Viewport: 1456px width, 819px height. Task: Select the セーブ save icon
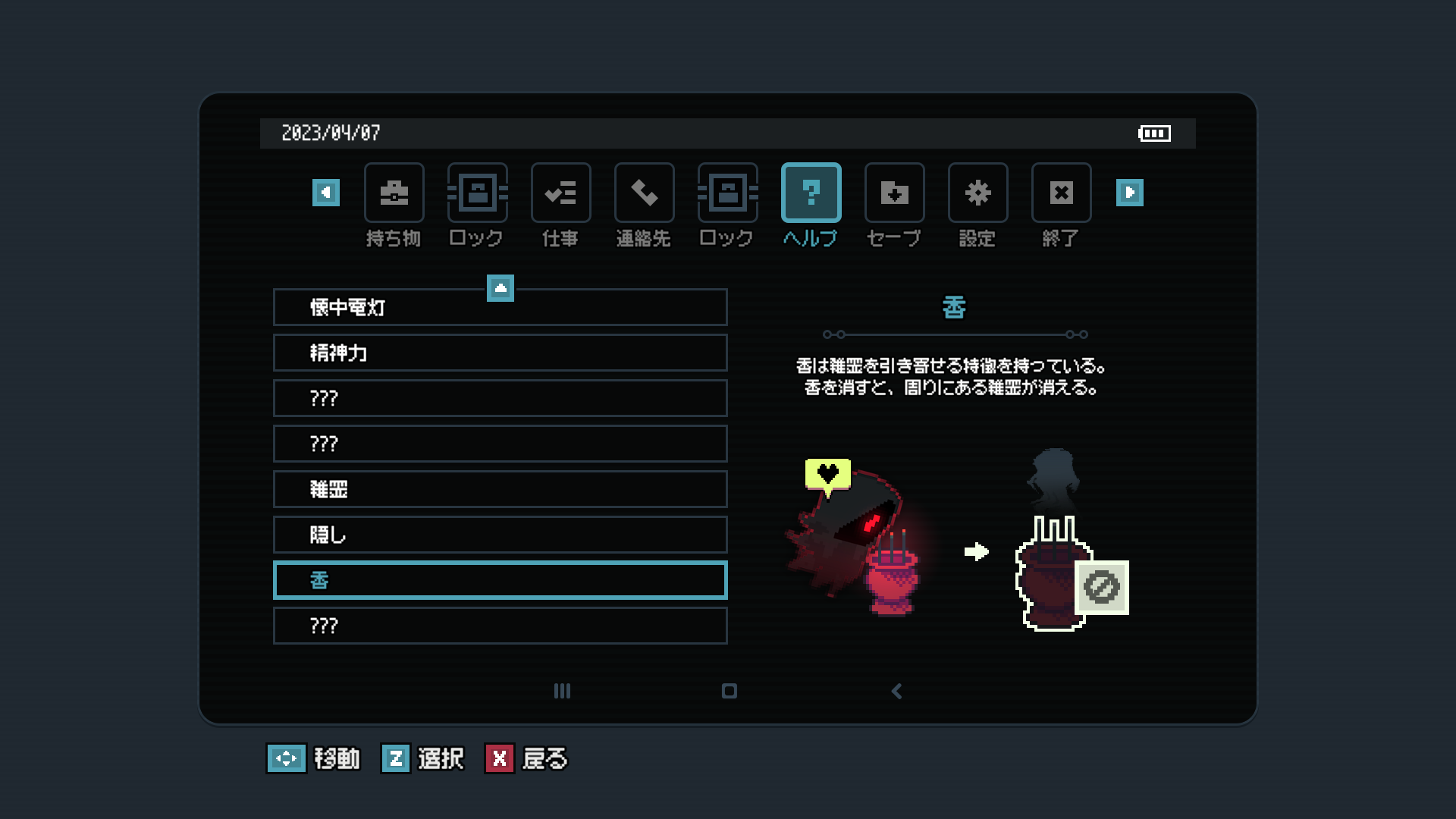coord(894,193)
